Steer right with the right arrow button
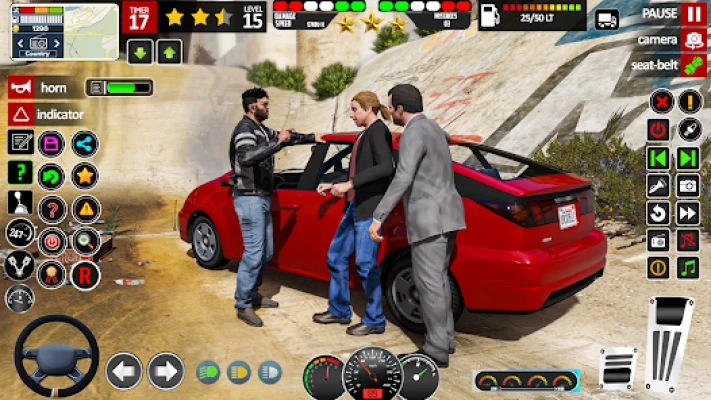The height and width of the screenshot is (400, 711). (166, 371)
